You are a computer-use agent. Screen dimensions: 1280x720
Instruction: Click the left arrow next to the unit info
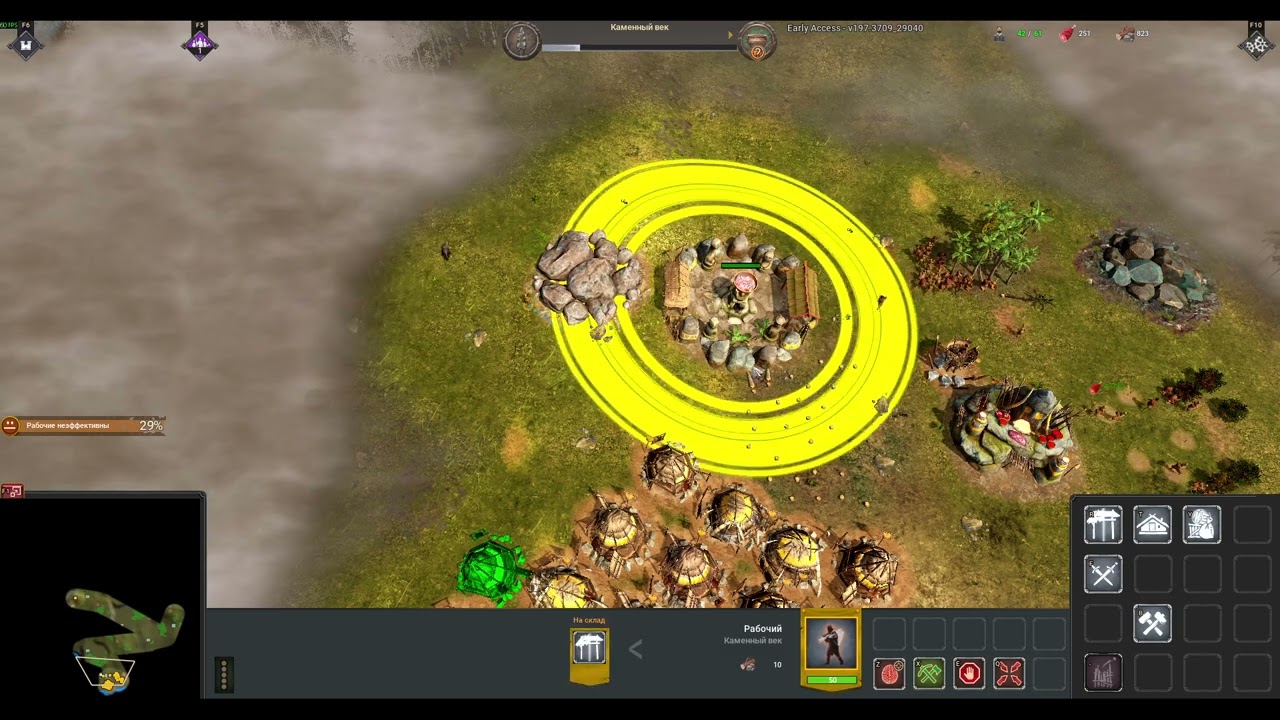tap(635, 650)
